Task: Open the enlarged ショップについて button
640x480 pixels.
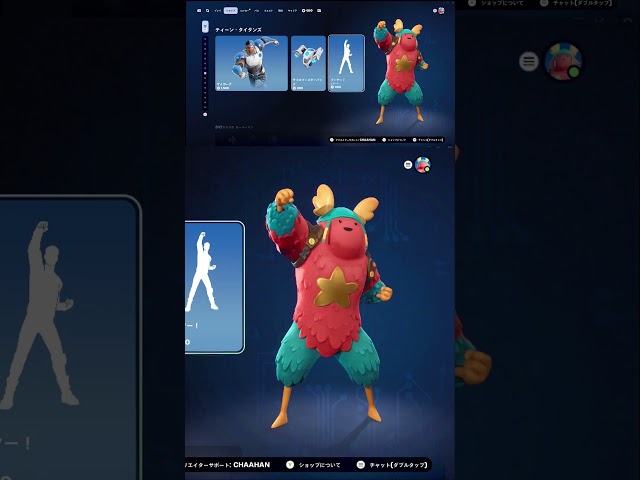Action: [x=314, y=464]
